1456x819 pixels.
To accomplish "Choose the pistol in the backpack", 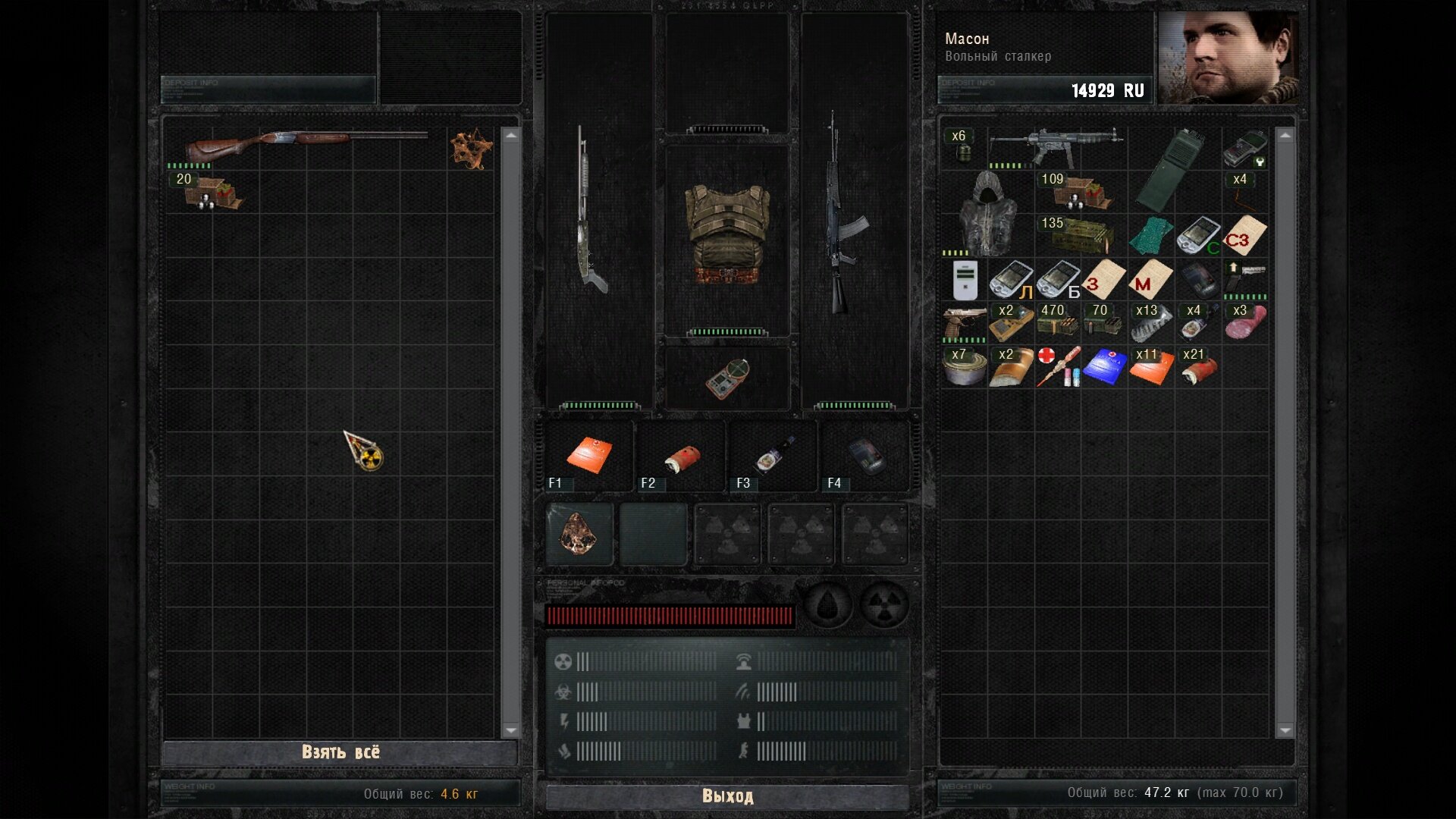I will pos(964,322).
